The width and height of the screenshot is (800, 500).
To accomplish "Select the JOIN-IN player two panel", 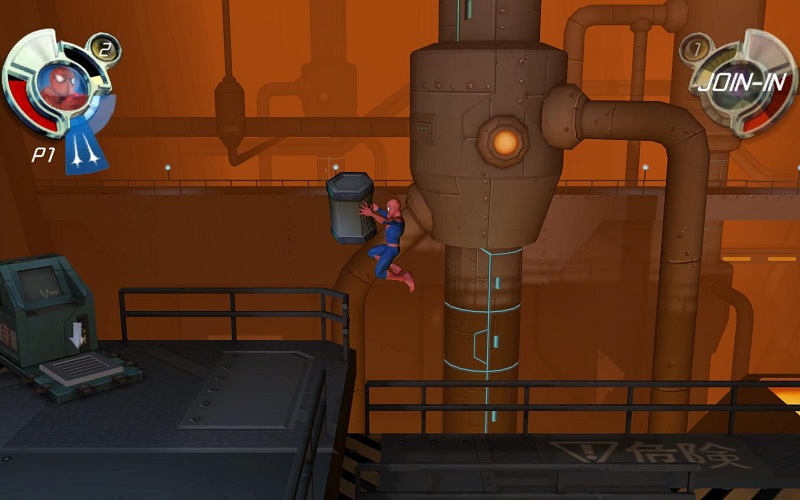I will pyautogui.click(x=742, y=83).
